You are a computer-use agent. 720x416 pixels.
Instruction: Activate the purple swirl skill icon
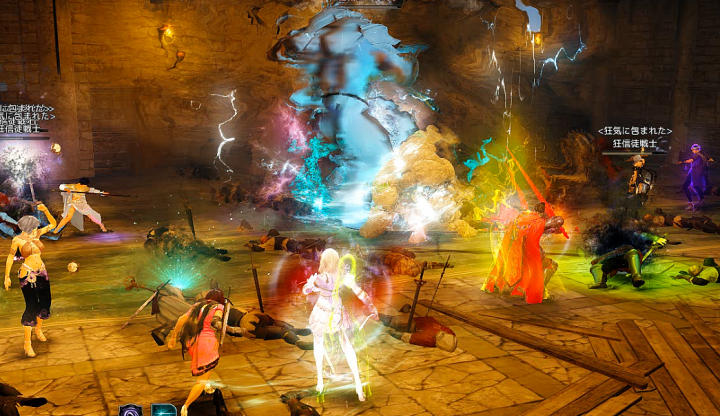point(131,410)
